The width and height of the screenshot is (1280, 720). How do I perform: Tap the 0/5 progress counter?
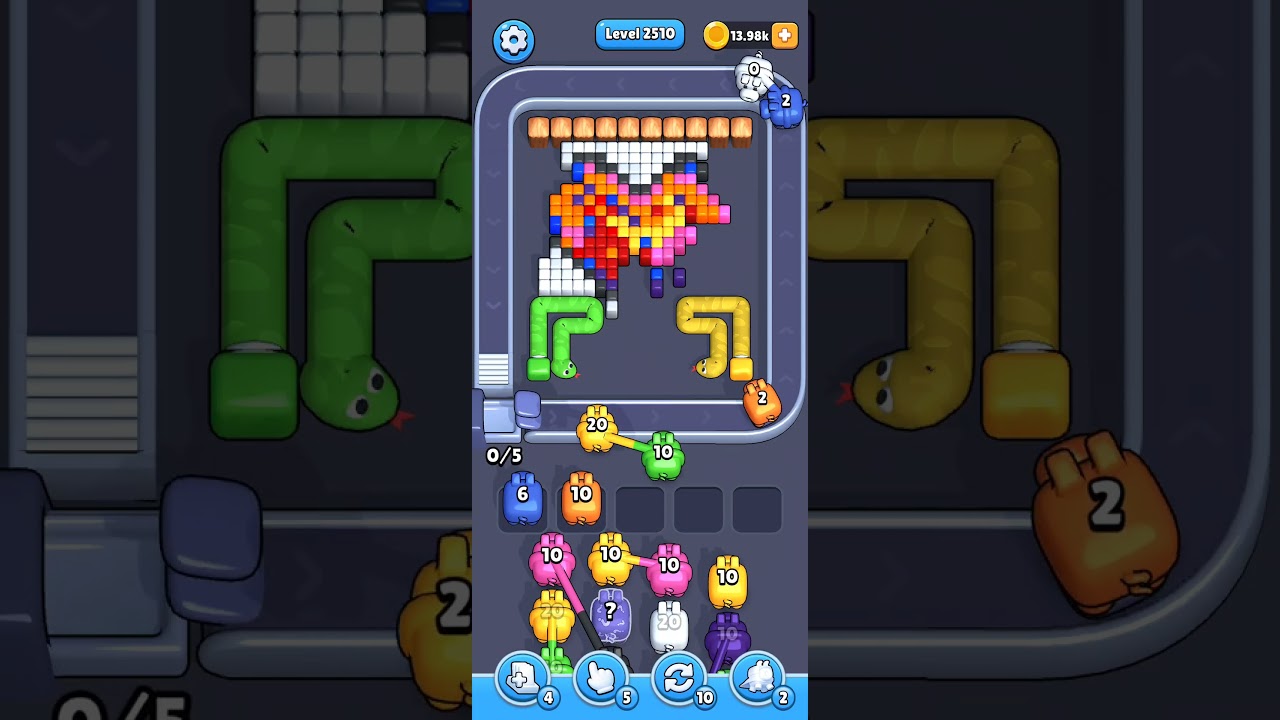pyautogui.click(x=503, y=455)
